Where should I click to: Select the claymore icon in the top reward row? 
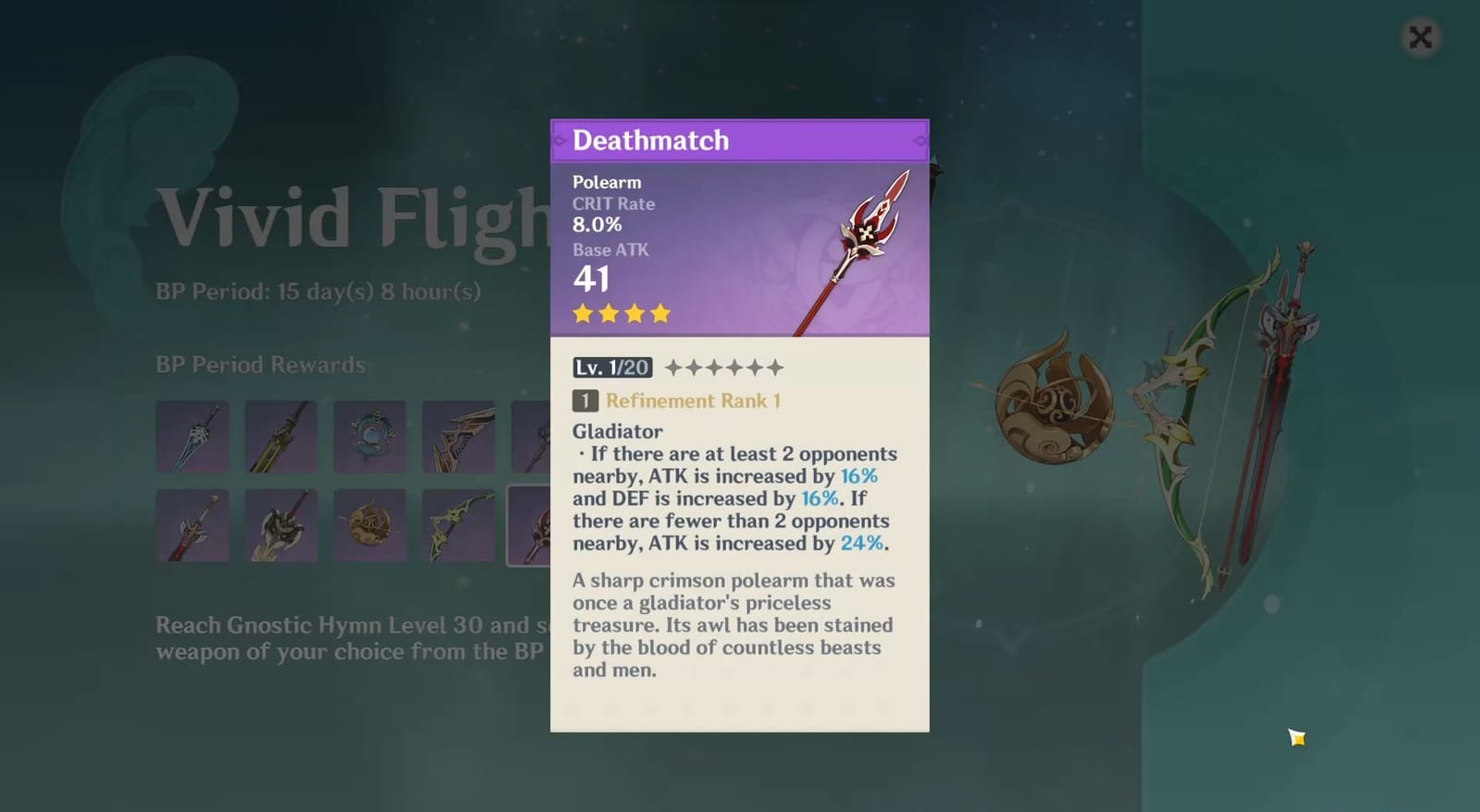coord(458,435)
